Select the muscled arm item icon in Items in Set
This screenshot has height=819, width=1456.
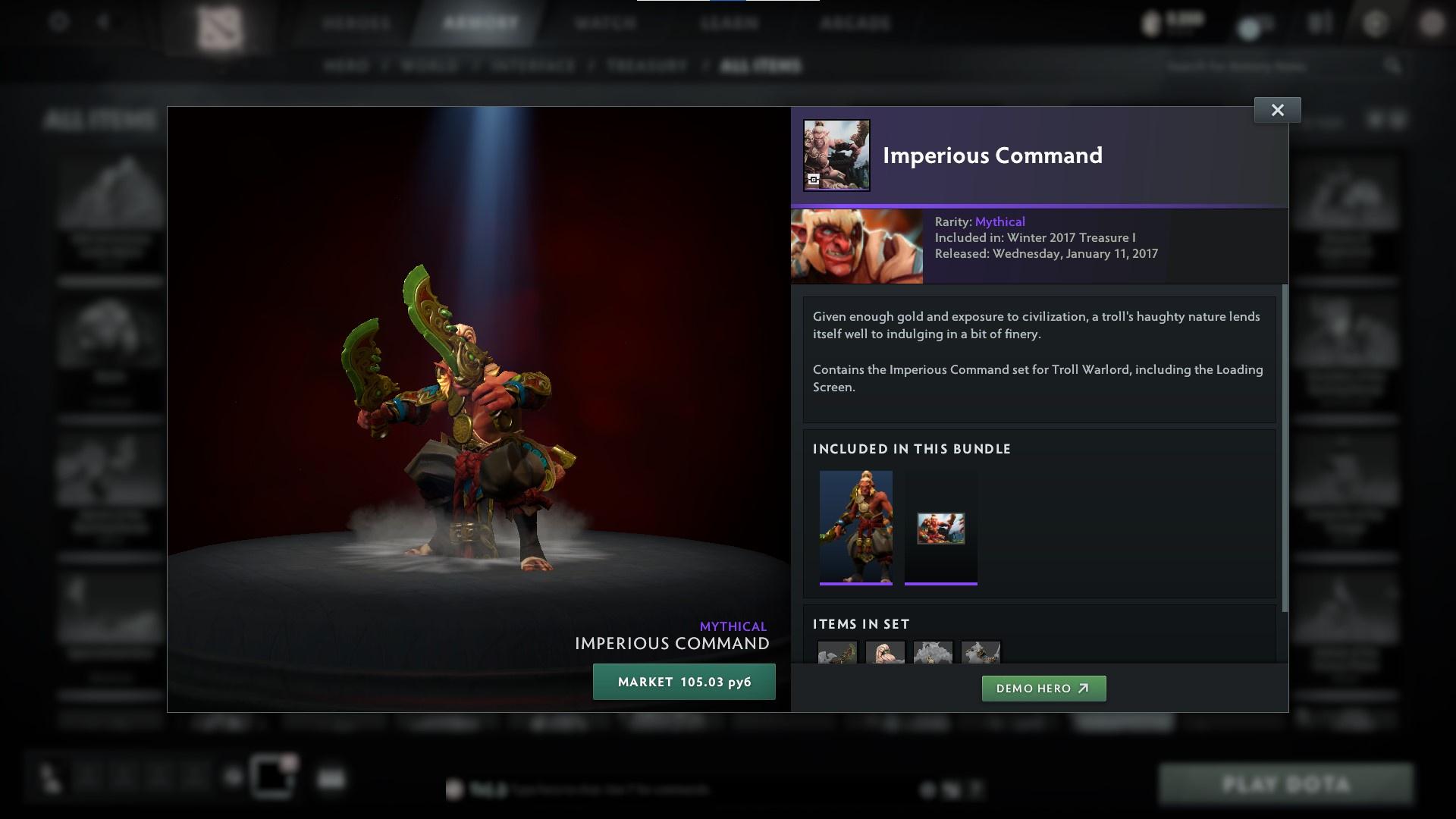(885, 654)
